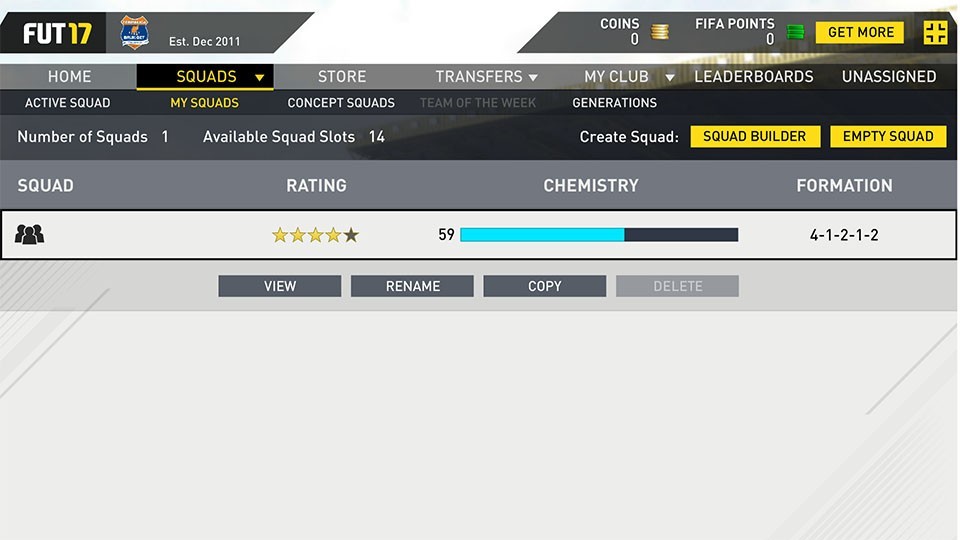960x540 pixels.
Task: Open the Transfers dropdown menu
Action: [x=486, y=77]
